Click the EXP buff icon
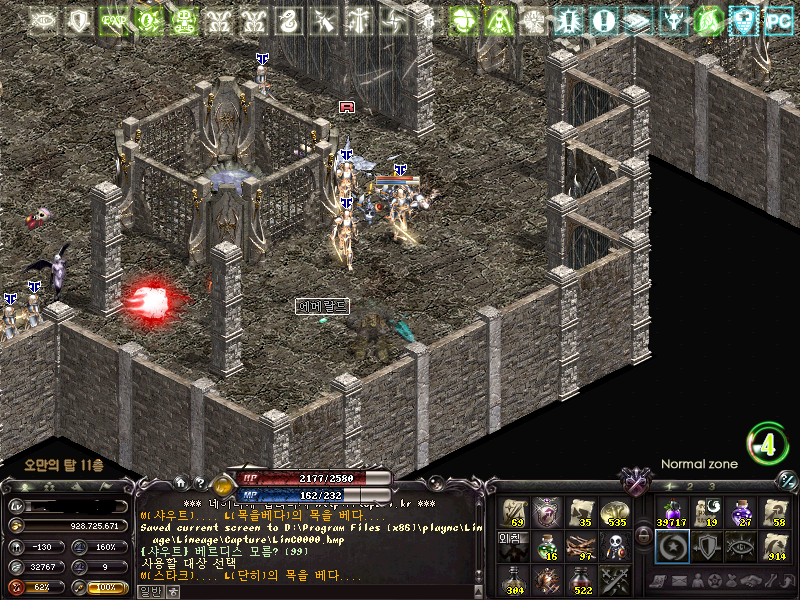 click(112, 20)
